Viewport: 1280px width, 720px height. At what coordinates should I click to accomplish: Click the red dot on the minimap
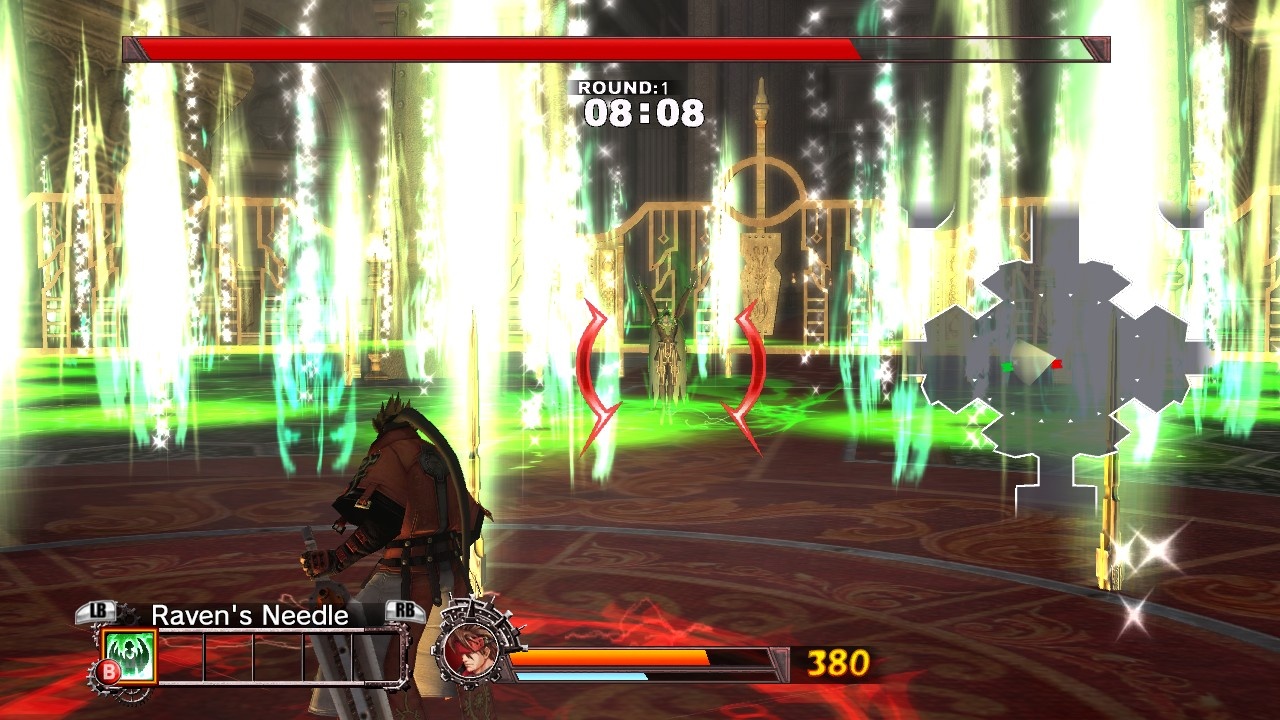1057,364
